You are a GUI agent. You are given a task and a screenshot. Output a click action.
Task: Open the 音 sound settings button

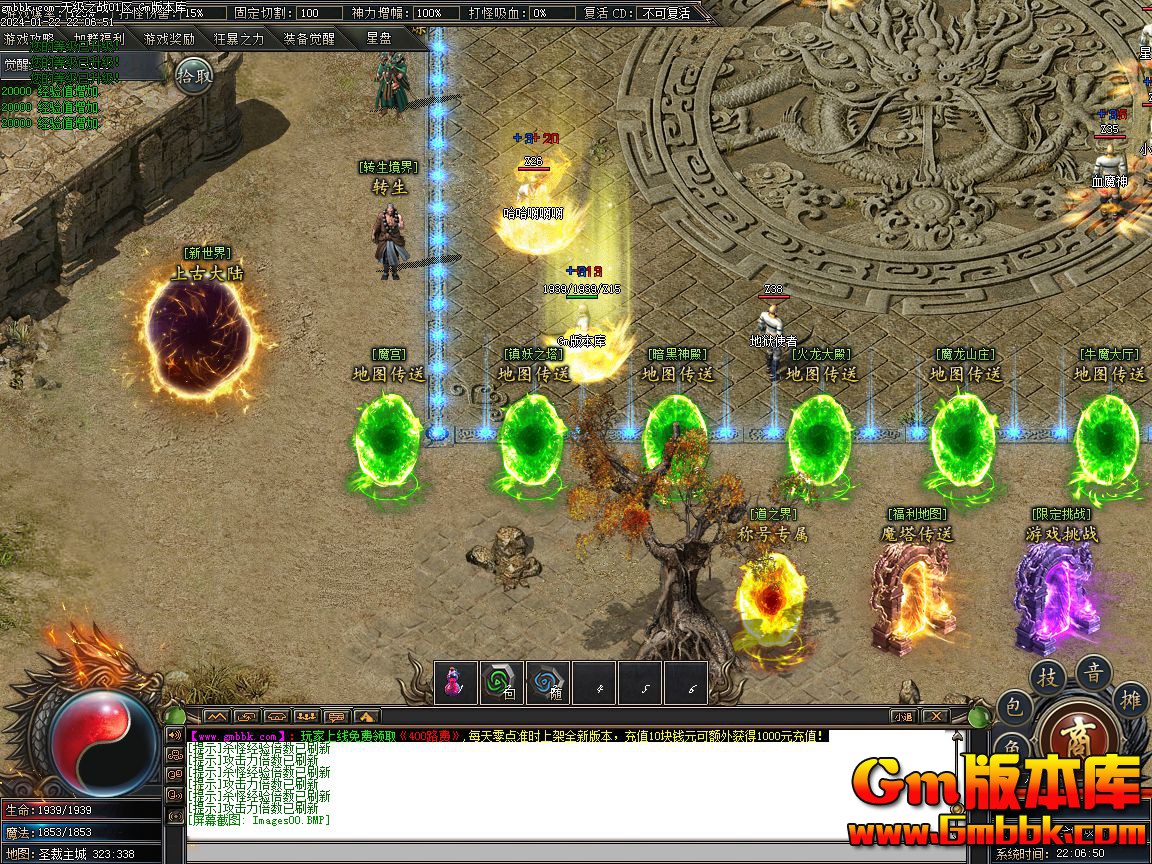[1094, 672]
